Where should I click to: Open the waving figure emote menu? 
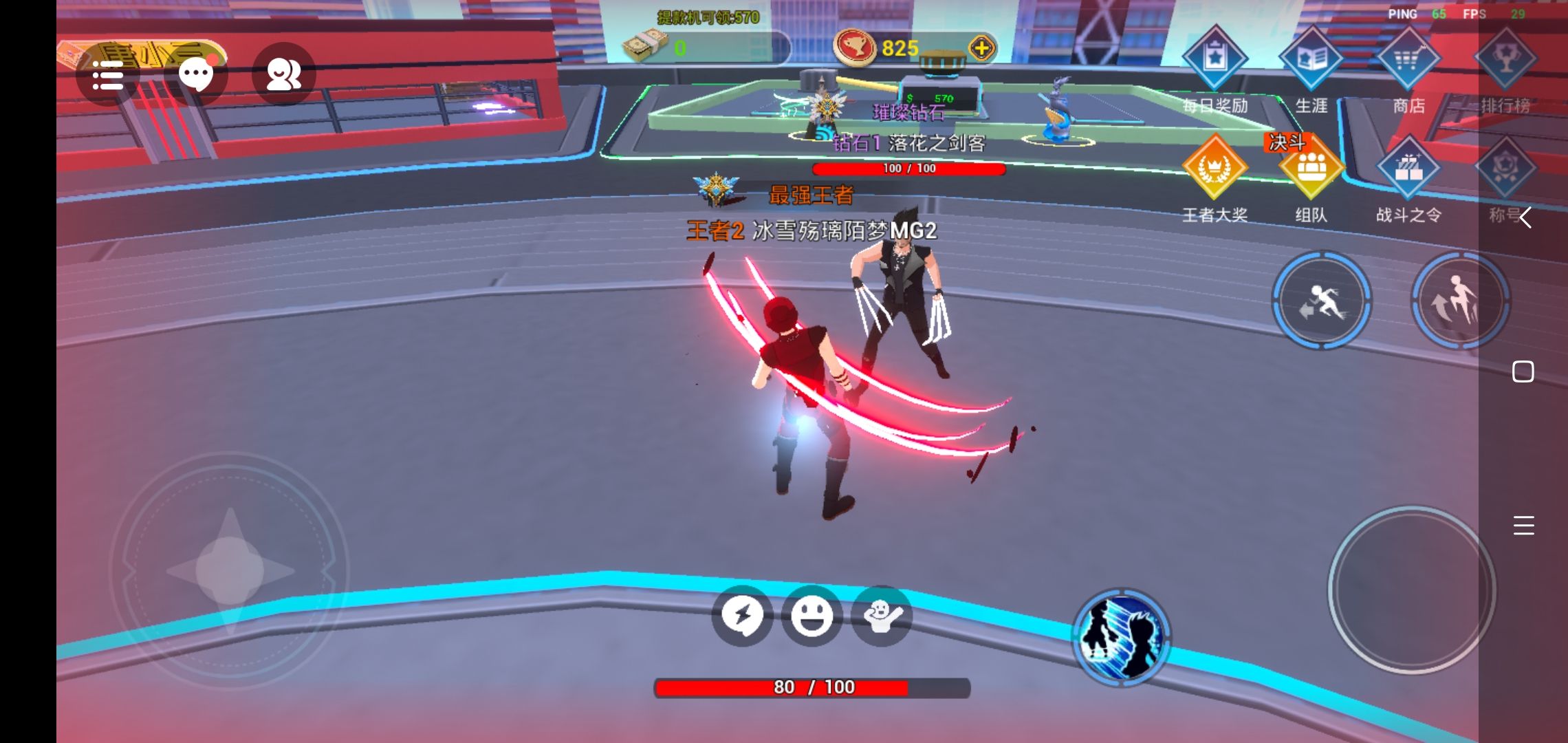[x=882, y=616]
